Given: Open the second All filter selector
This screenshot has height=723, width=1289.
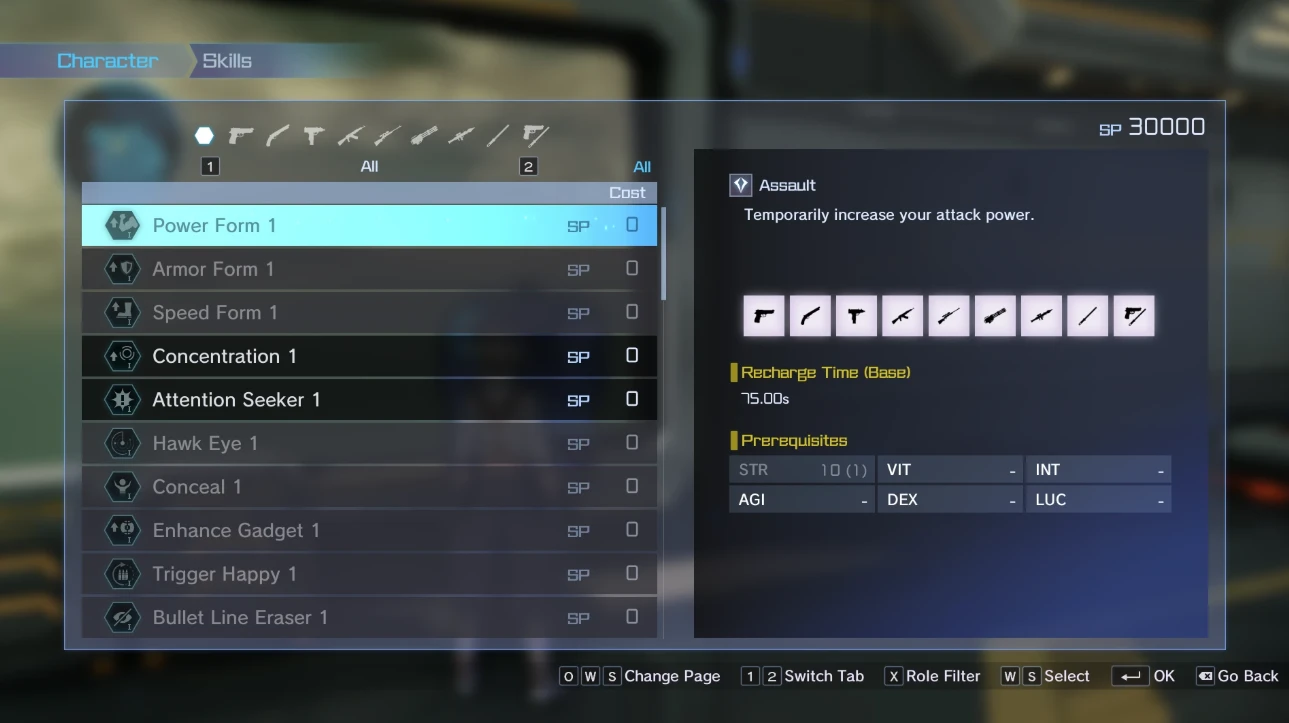Looking at the screenshot, I should 642,166.
